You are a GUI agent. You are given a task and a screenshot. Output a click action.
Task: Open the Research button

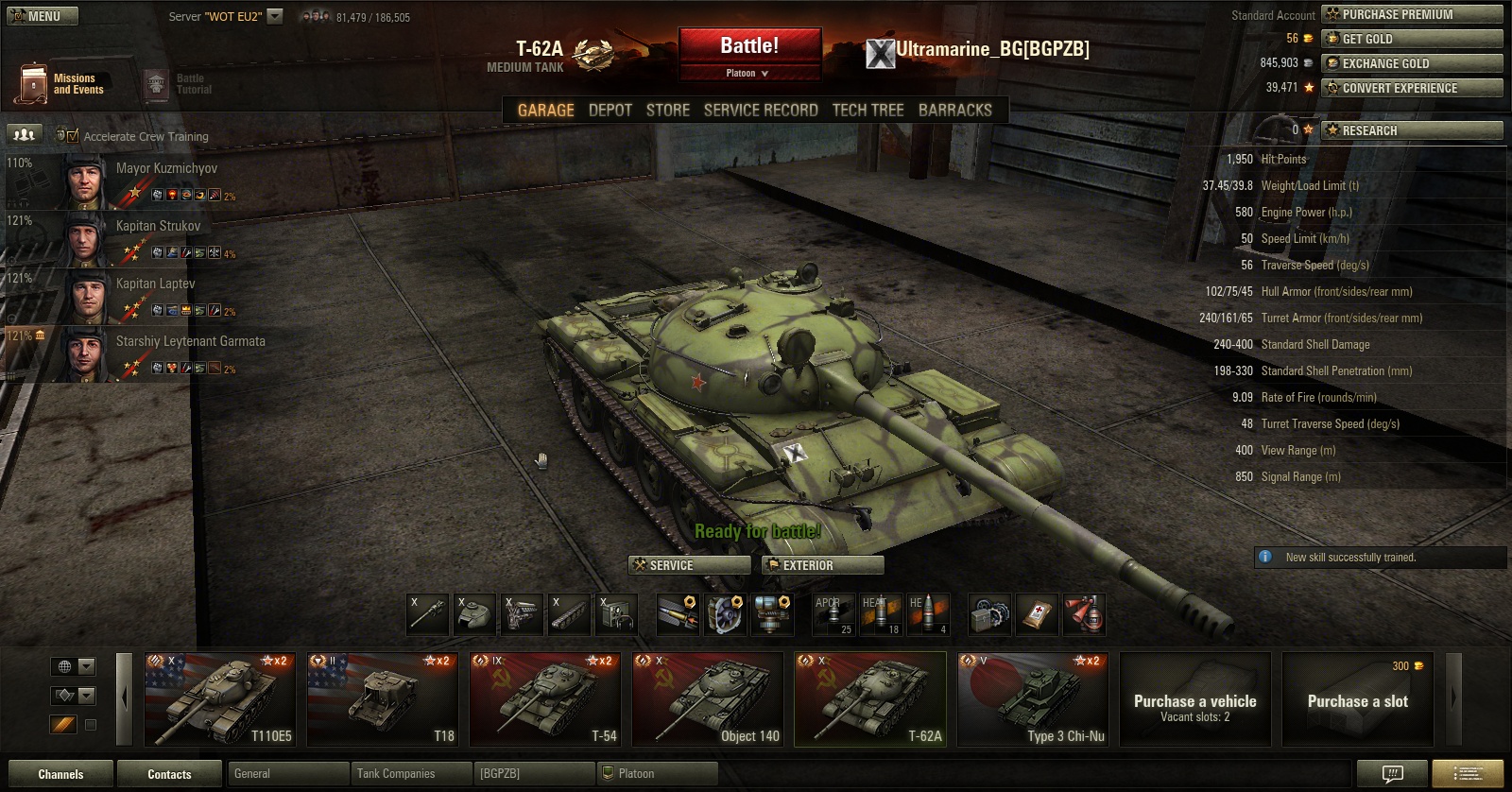pos(1412,130)
